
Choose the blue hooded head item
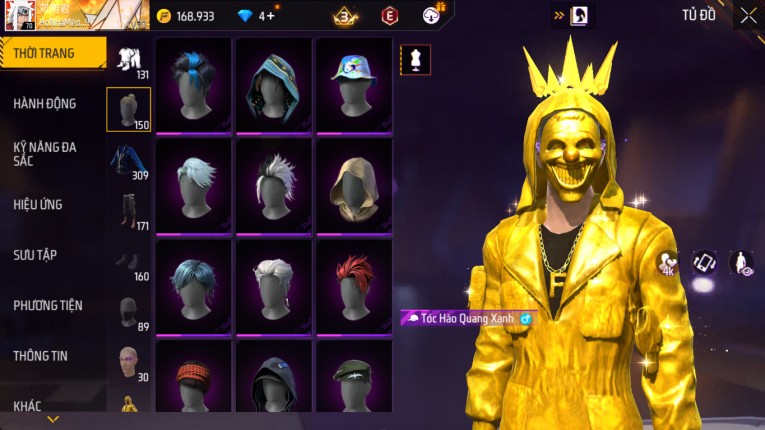pyautogui.click(x=274, y=85)
